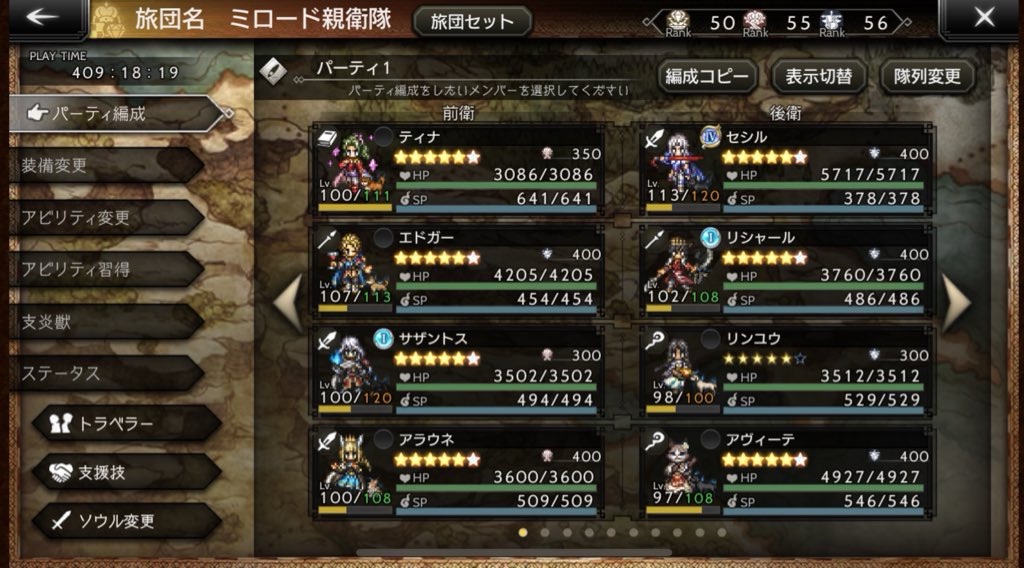The image size is (1024, 568).
Task: Select the エドガー party slot
Action: (459, 269)
